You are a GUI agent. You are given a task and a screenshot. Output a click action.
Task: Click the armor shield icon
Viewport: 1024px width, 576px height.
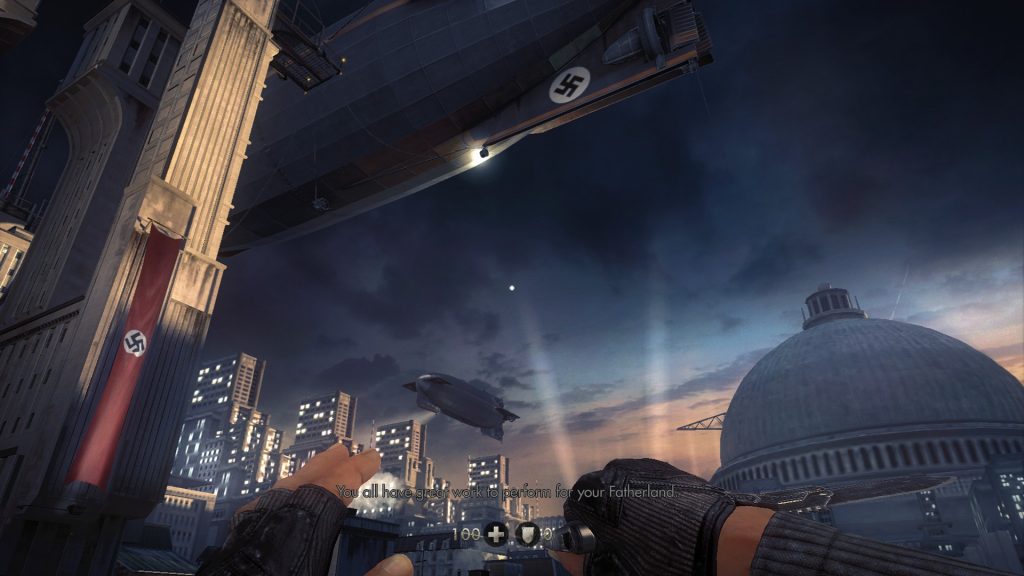pos(528,534)
